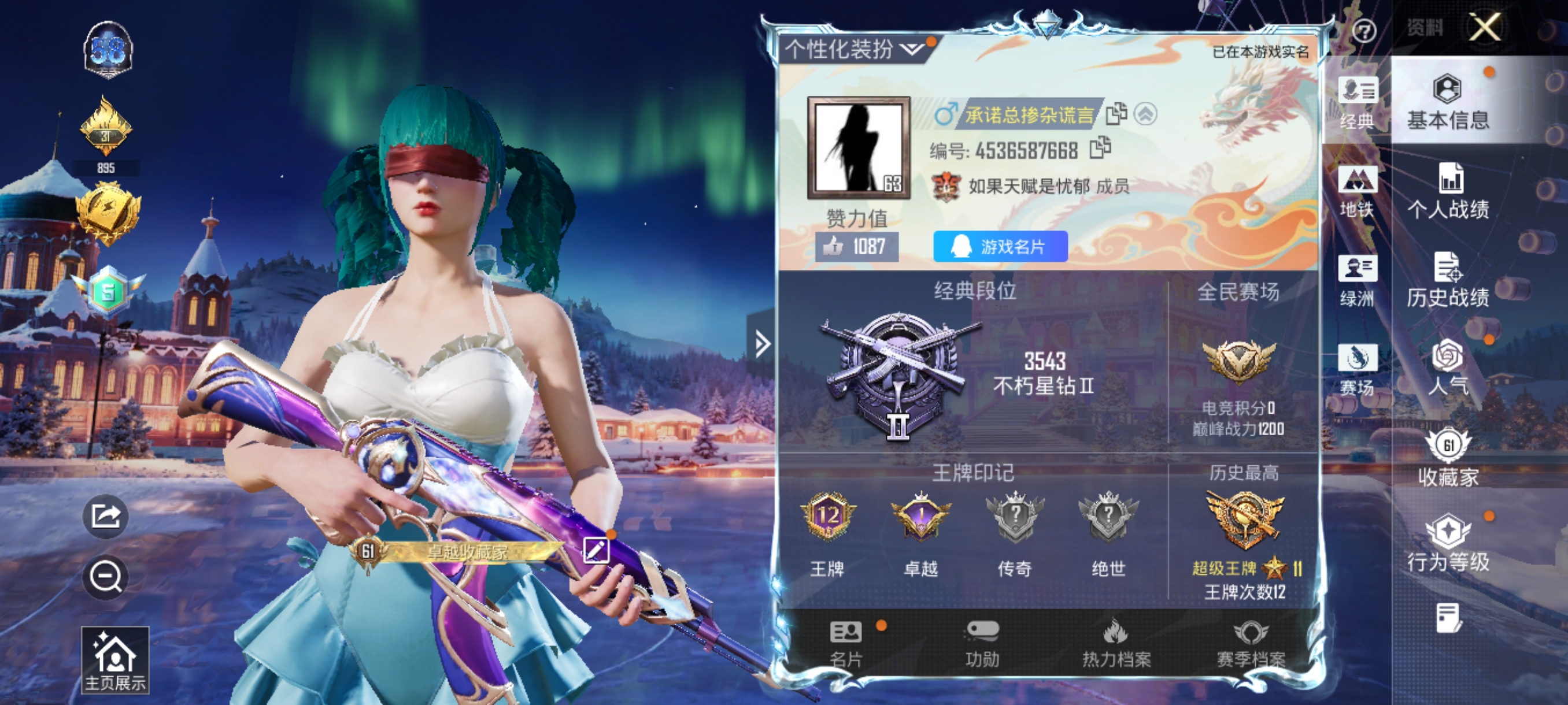1568x705 pixels.
Task: Select the 经典 classic mode tab
Action: 1358,103
